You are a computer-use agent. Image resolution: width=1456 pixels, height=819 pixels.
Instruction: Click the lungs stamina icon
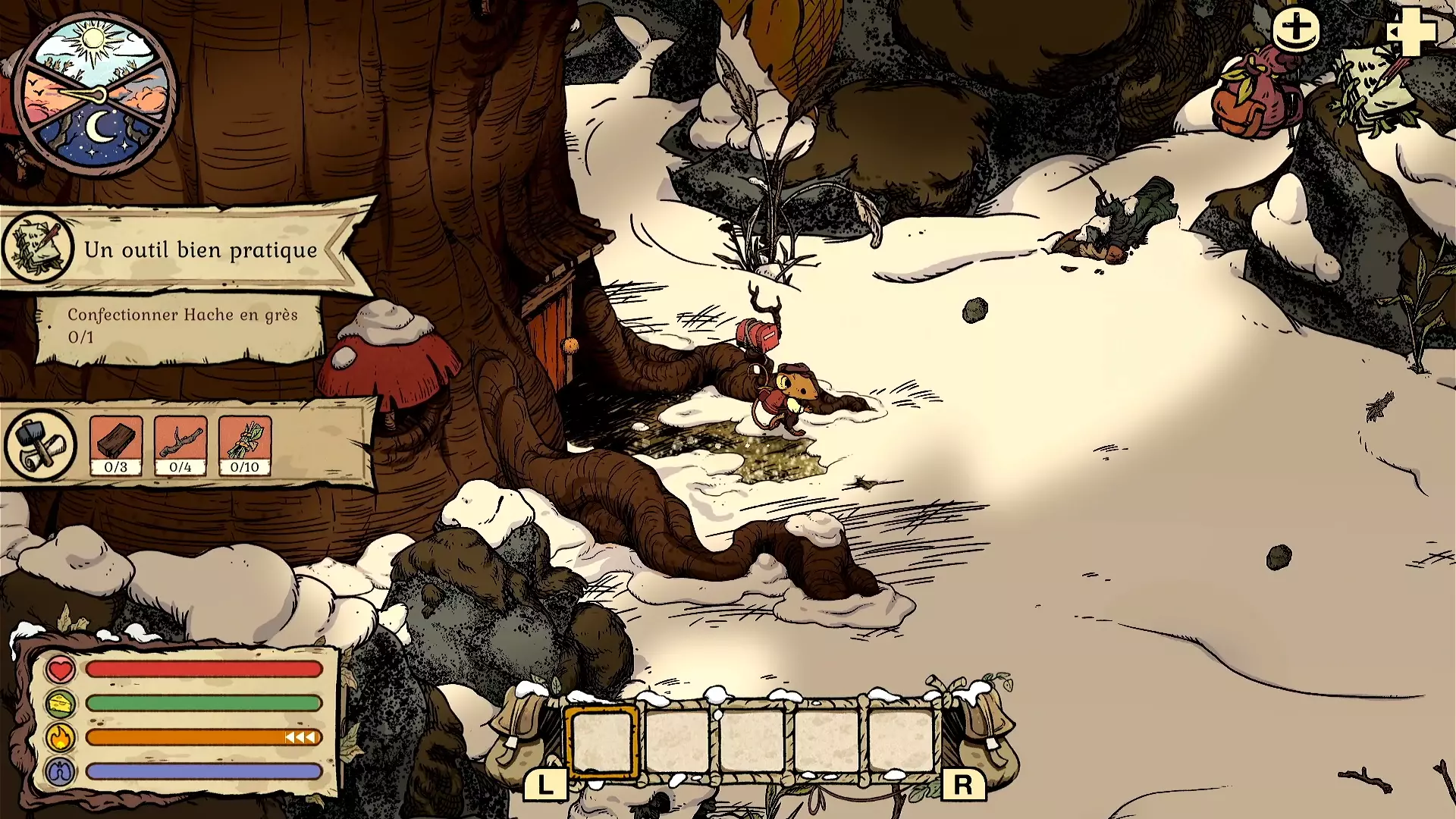point(61,772)
